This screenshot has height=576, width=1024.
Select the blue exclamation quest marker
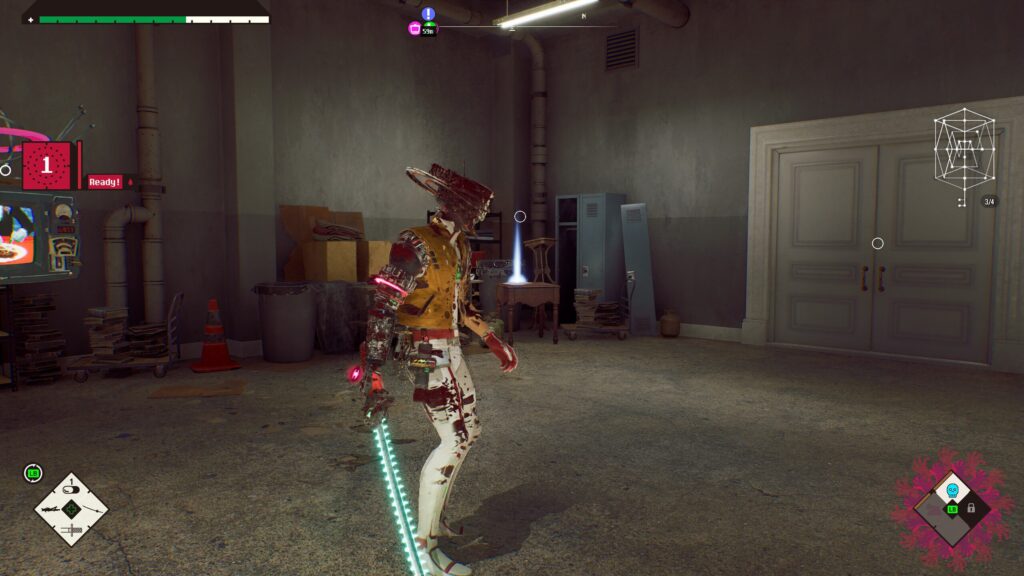pyautogui.click(x=428, y=14)
